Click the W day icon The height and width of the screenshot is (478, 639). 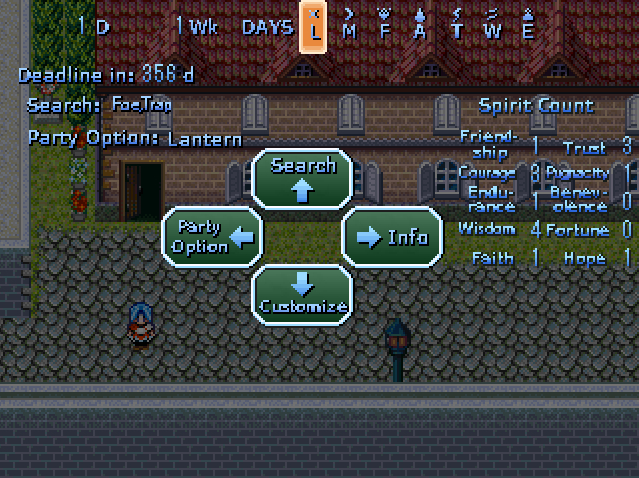(492, 25)
